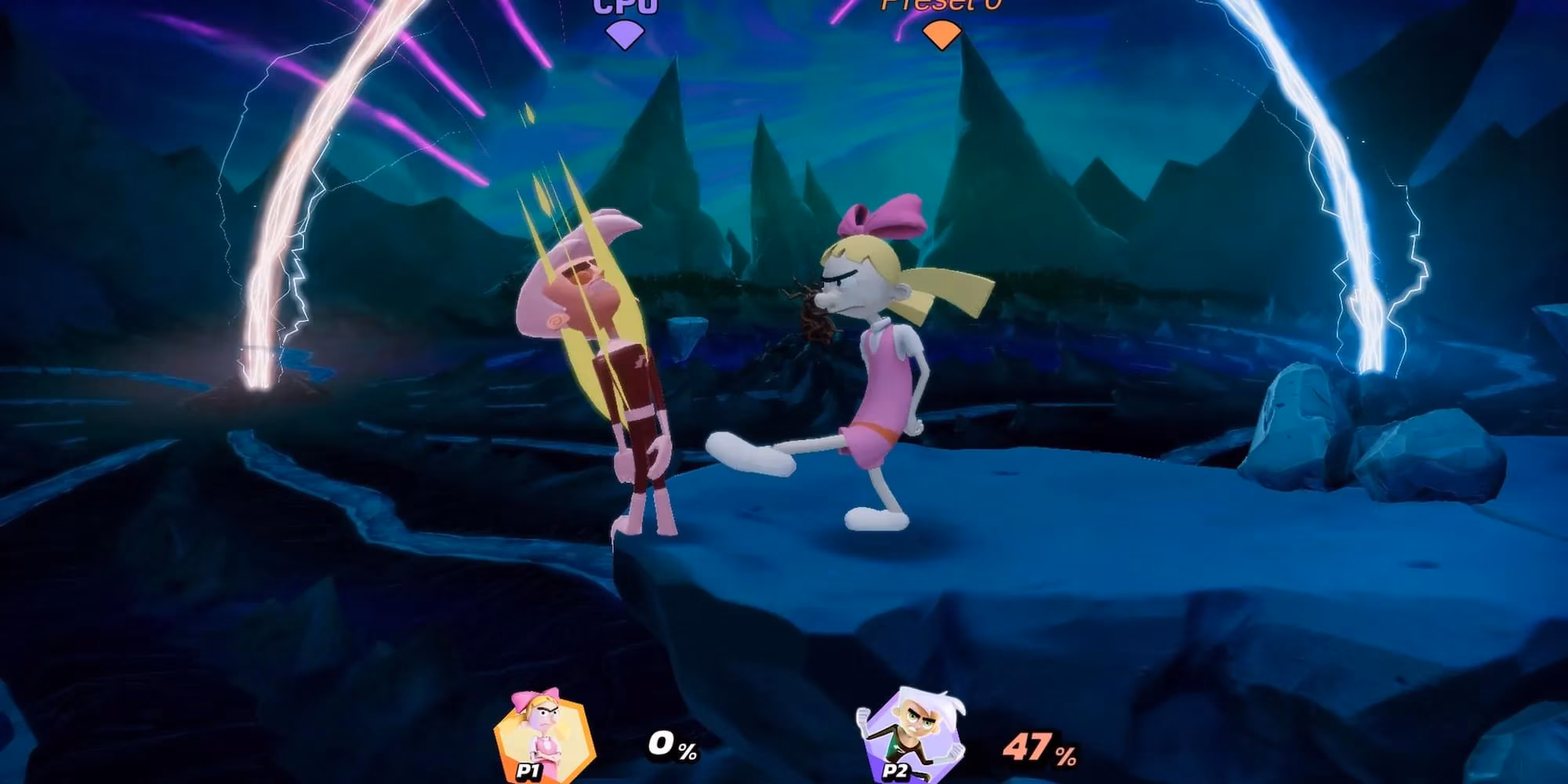Viewport: 1568px width, 784px height.
Task: Click the P1 tag on the left badge
Action: [529, 772]
